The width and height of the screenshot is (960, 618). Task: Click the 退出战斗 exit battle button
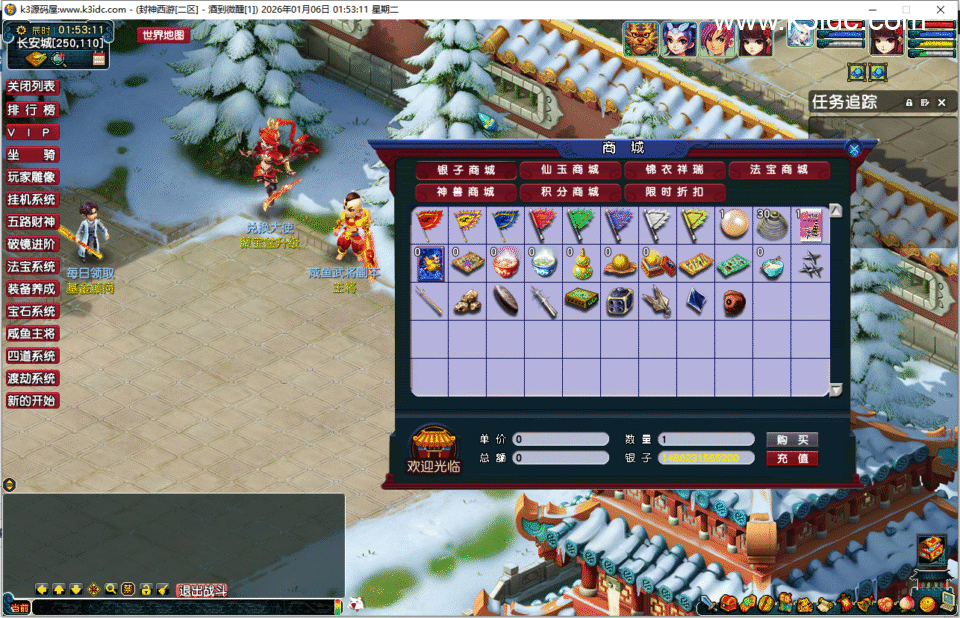coord(203,590)
